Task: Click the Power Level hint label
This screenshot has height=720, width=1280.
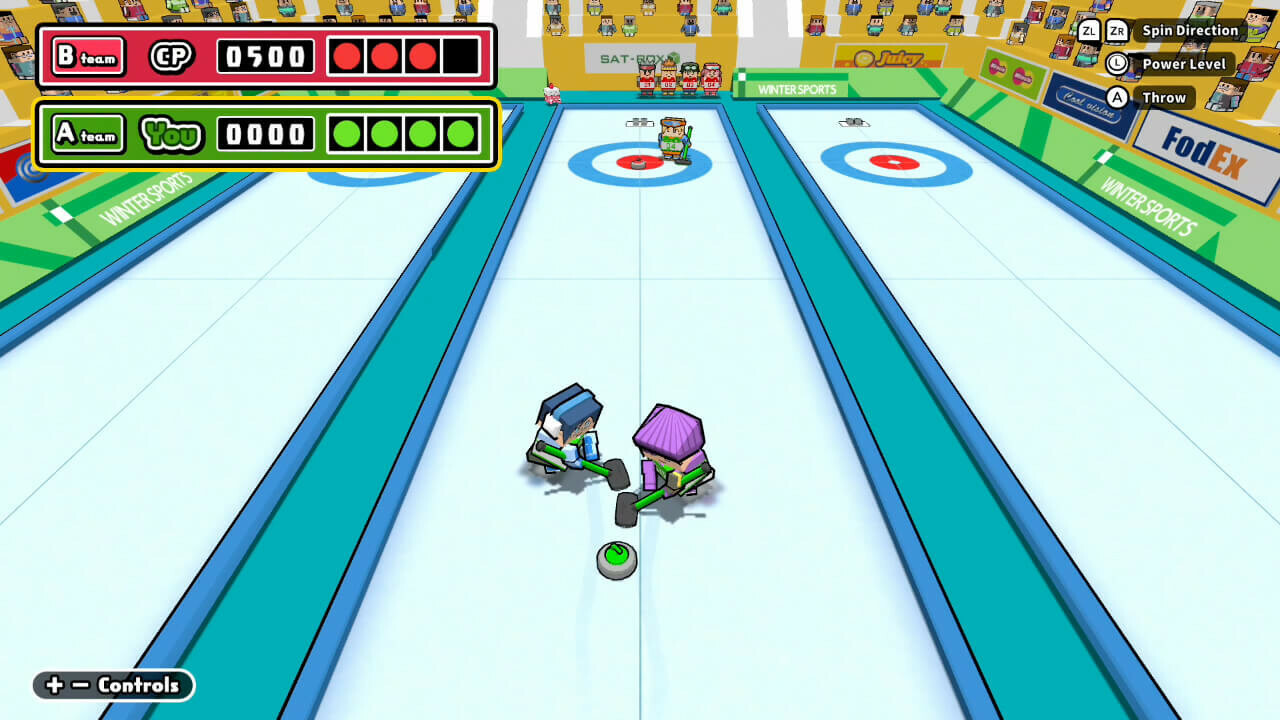Action: tap(1185, 64)
